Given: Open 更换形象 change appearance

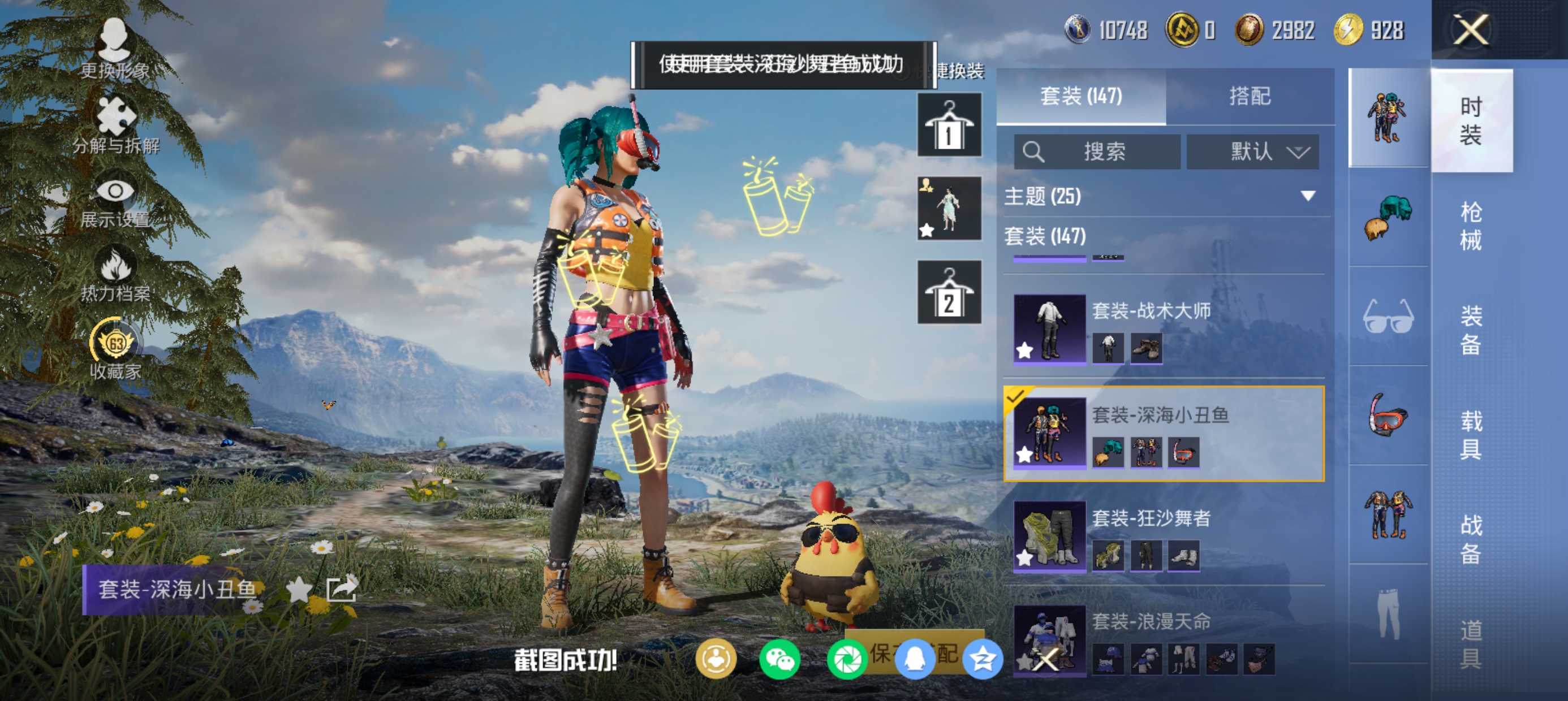Looking at the screenshot, I should coord(114,49).
